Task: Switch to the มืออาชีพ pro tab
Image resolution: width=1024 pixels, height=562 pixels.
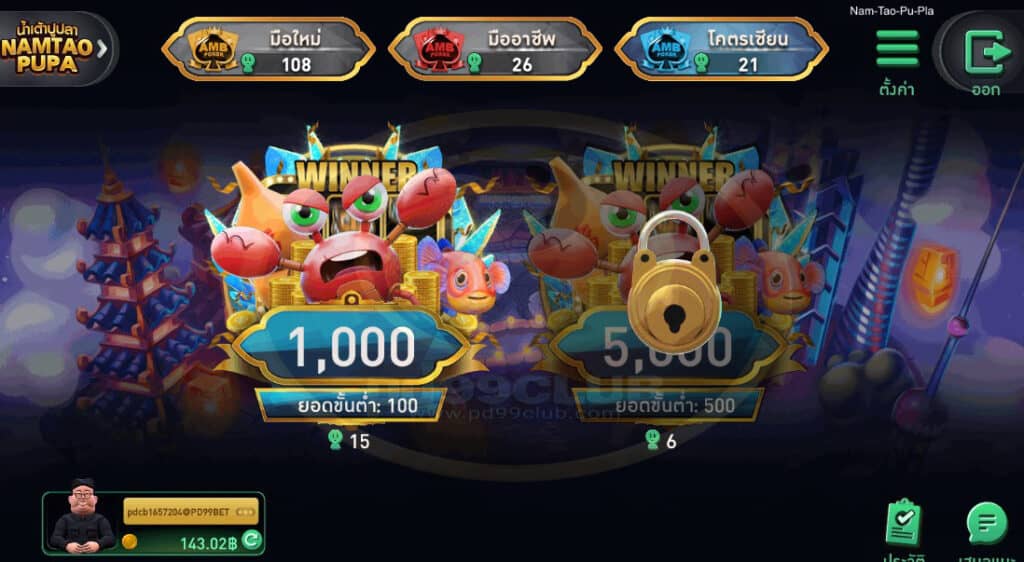Action: coord(494,48)
